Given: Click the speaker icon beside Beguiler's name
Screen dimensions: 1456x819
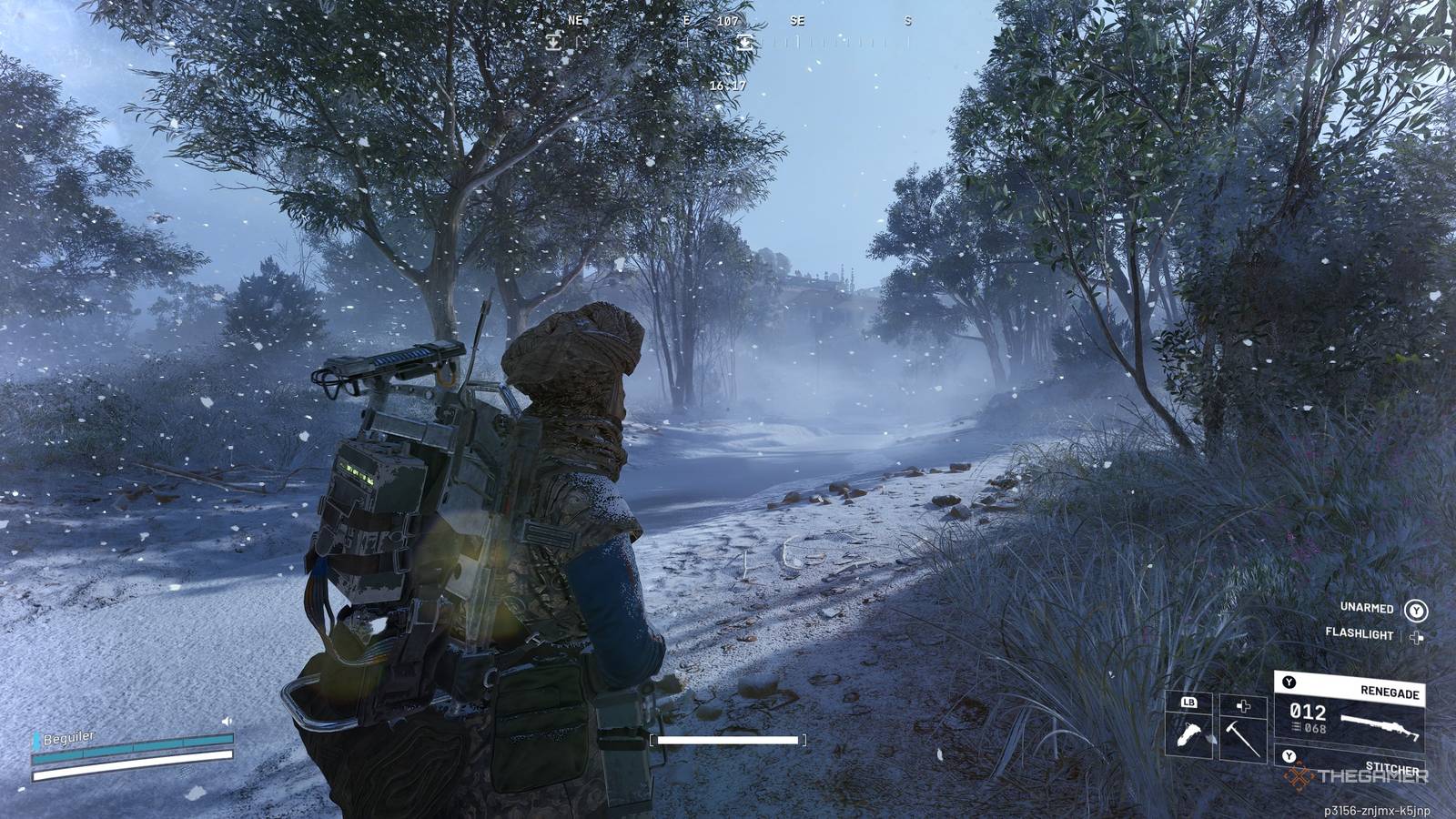Looking at the screenshot, I should 227,722.
